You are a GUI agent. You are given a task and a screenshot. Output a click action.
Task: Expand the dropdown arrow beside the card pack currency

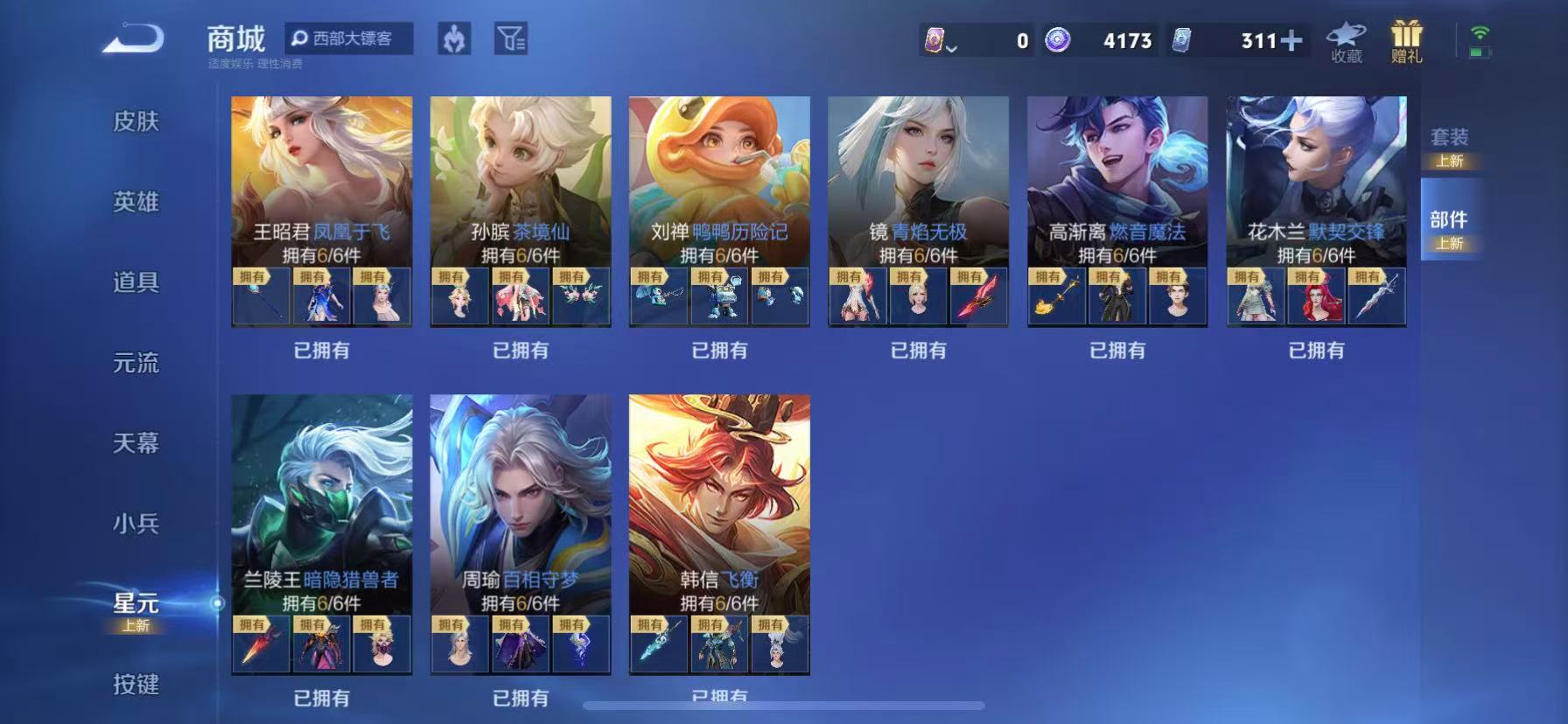950,45
